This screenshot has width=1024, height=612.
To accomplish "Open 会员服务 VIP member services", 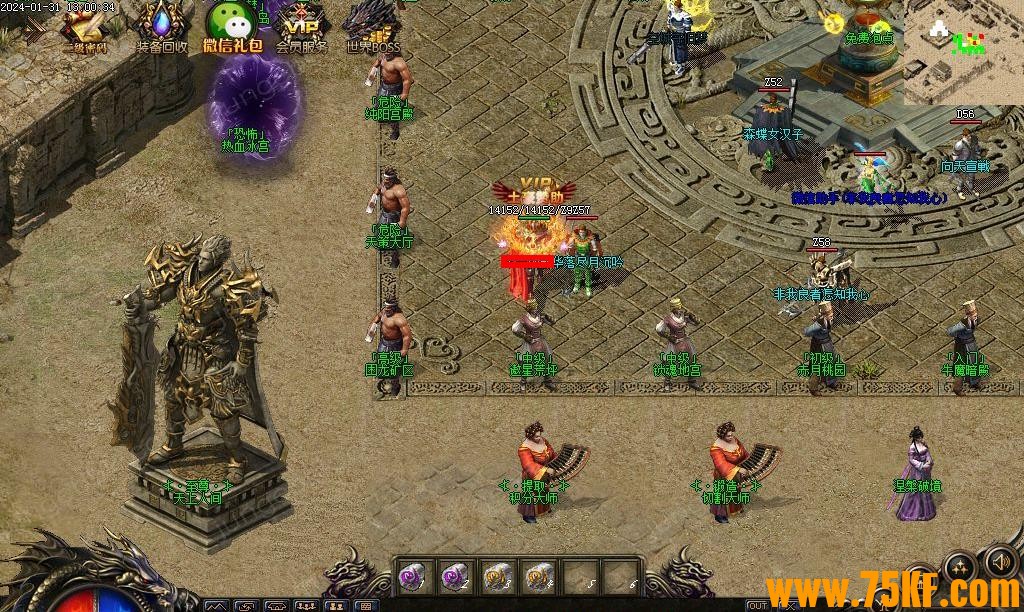I will 302,25.
